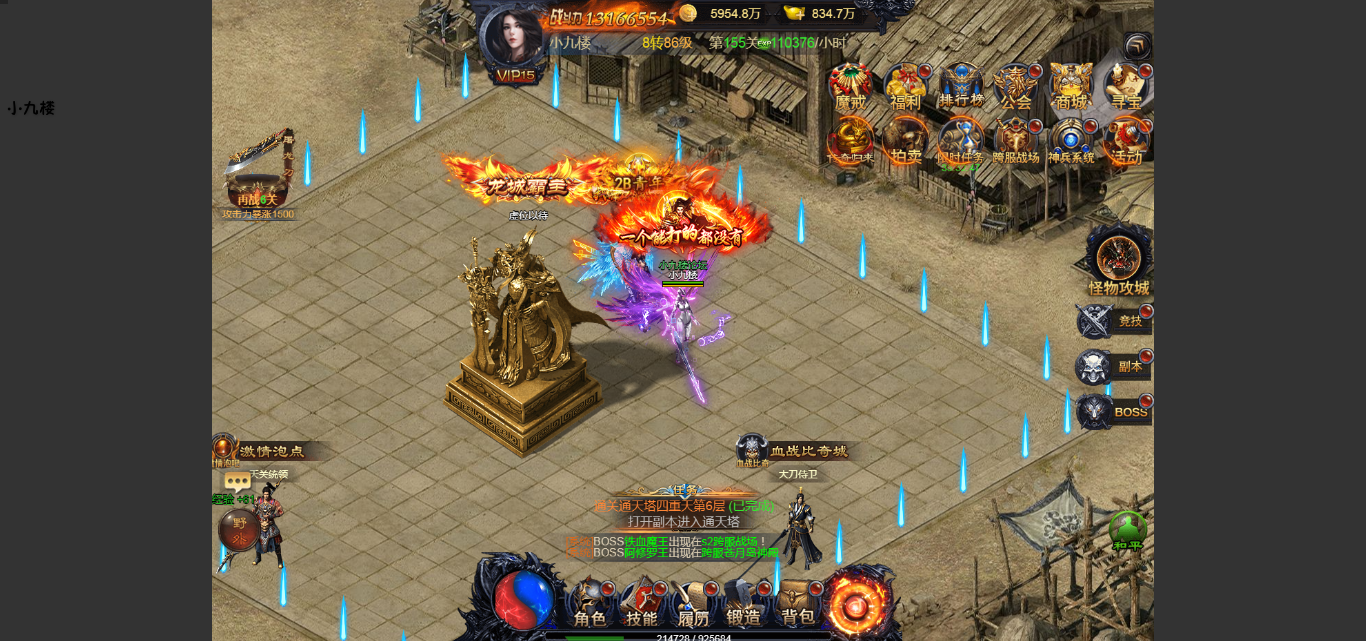
Task: Open the 技能 skills book
Action: pyautogui.click(x=642, y=604)
